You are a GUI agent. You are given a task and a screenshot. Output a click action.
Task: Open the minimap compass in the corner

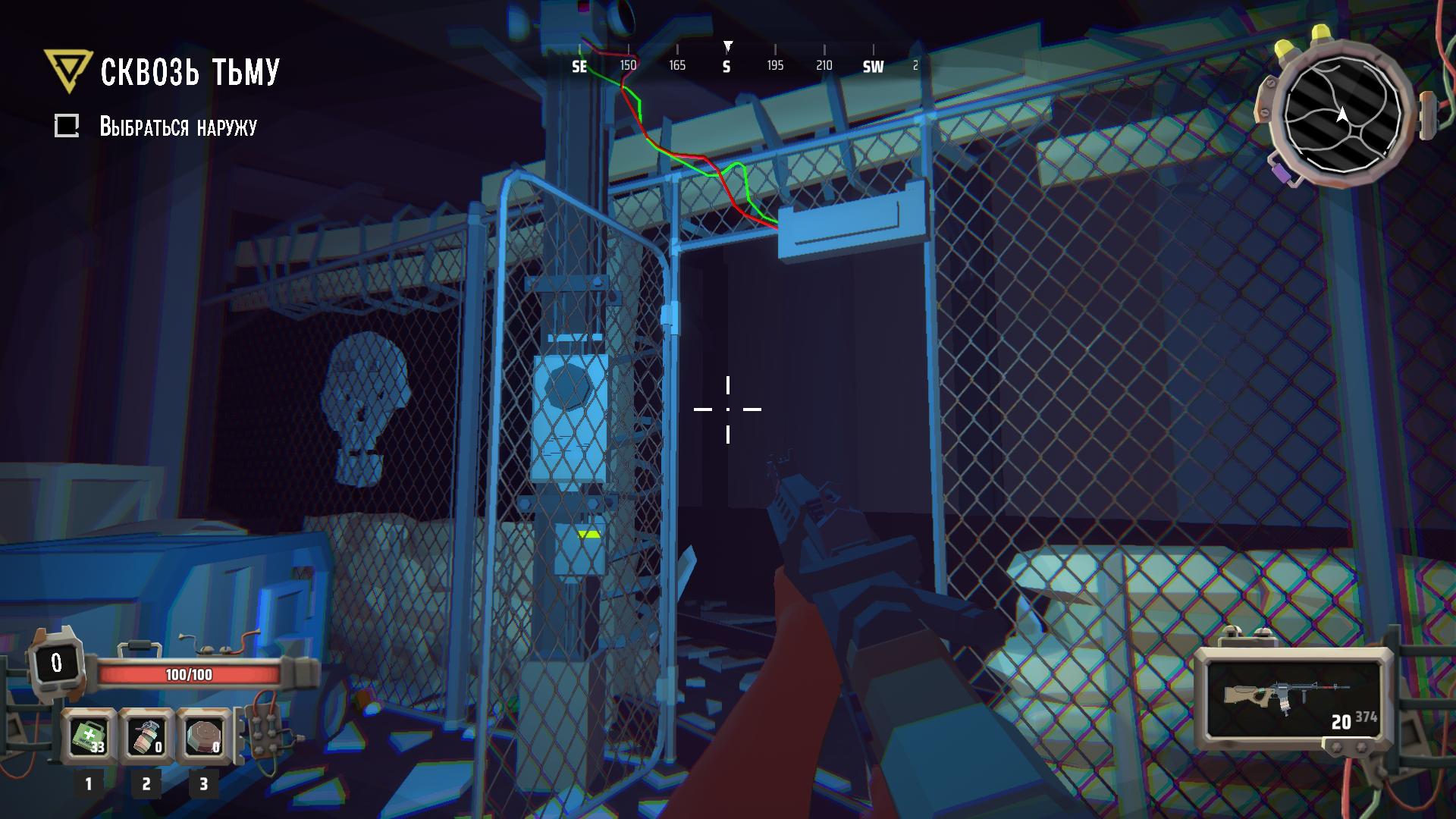[1341, 114]
